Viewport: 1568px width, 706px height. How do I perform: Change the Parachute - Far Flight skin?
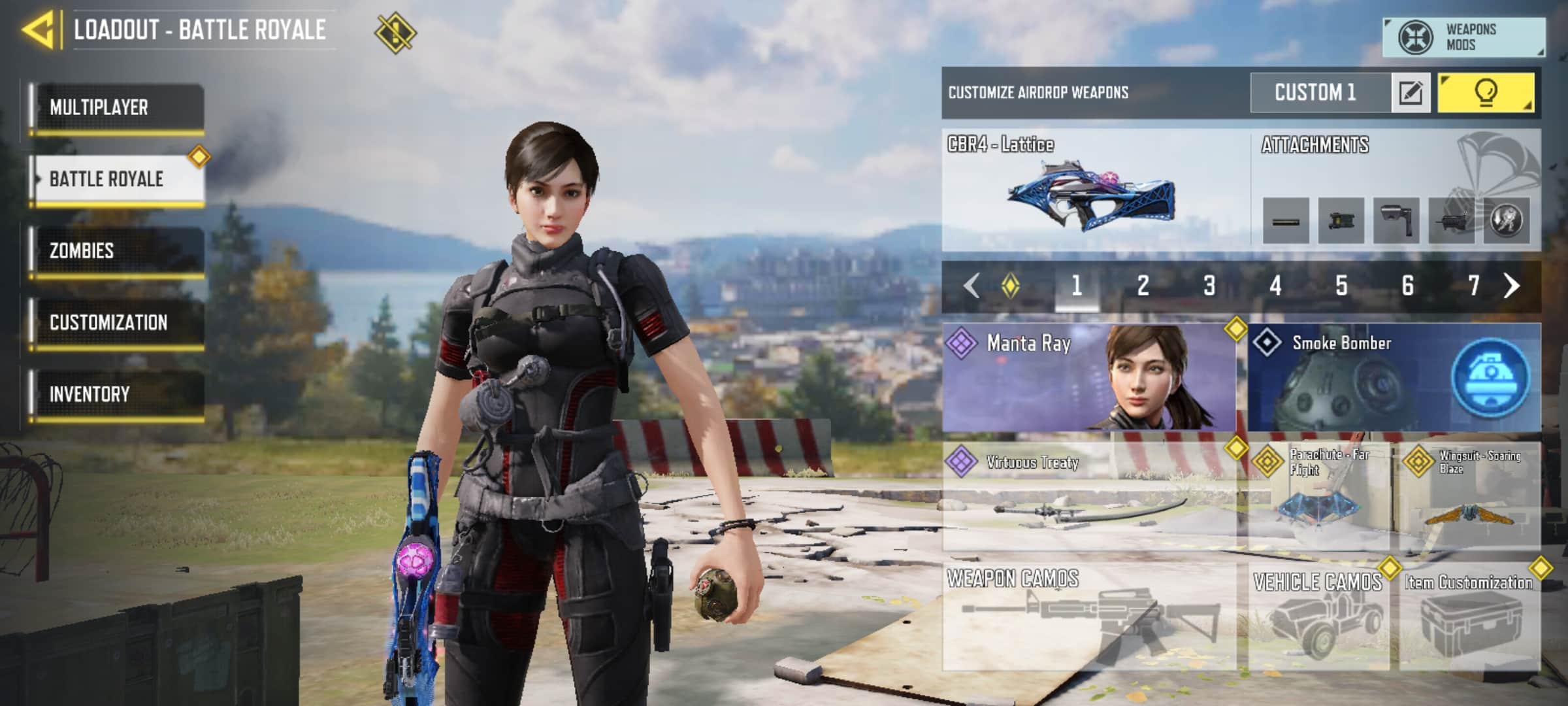point(1318,496)
